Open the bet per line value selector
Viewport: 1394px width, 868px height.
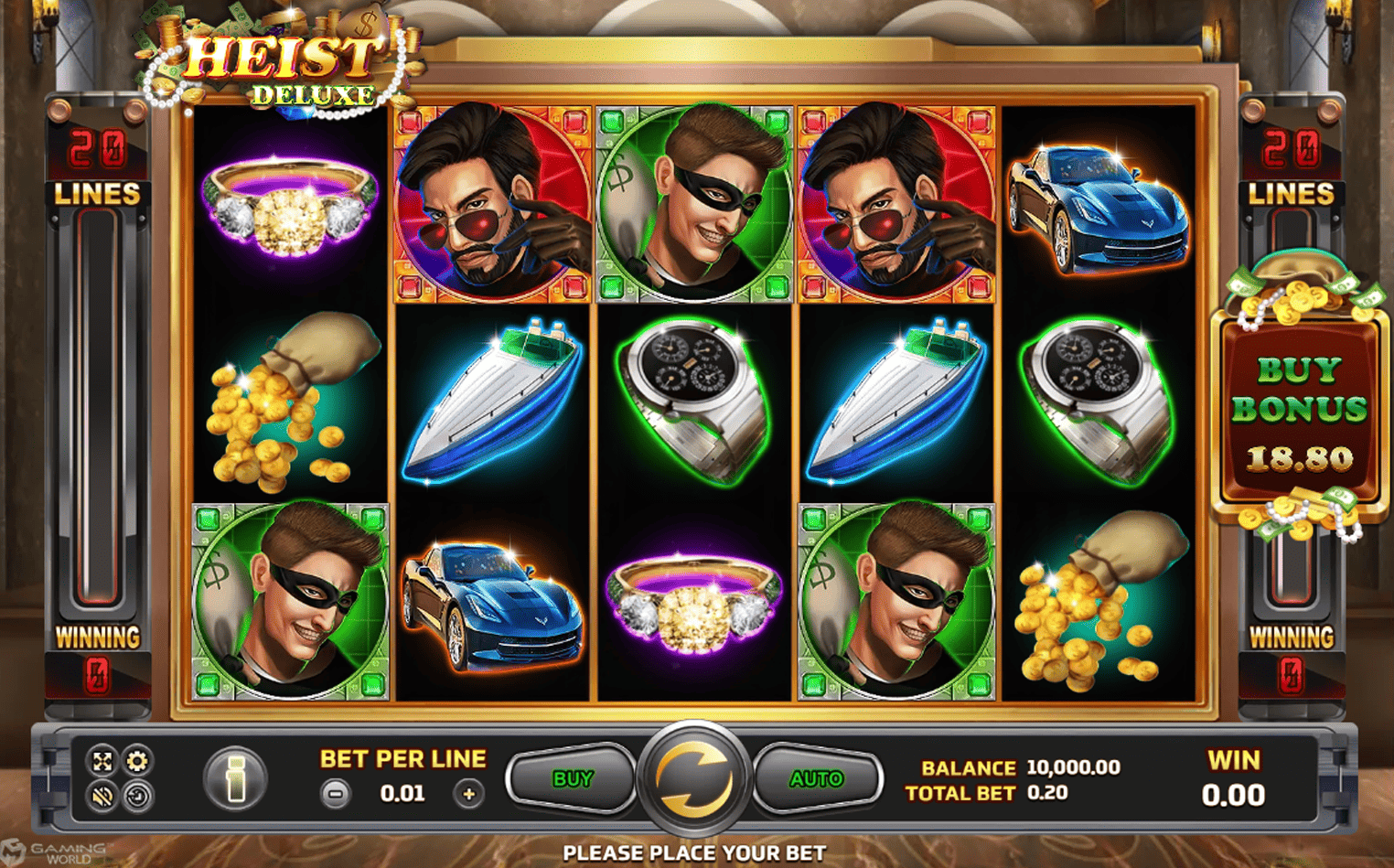click(x=401, y=792)
